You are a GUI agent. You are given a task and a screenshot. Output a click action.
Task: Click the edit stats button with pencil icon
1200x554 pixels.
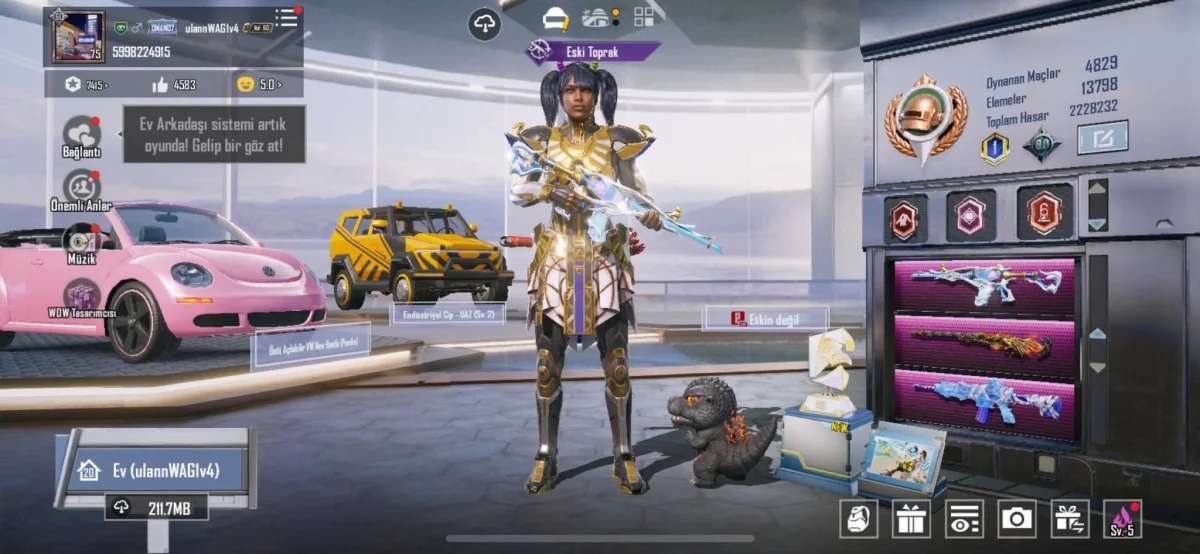1102,137
